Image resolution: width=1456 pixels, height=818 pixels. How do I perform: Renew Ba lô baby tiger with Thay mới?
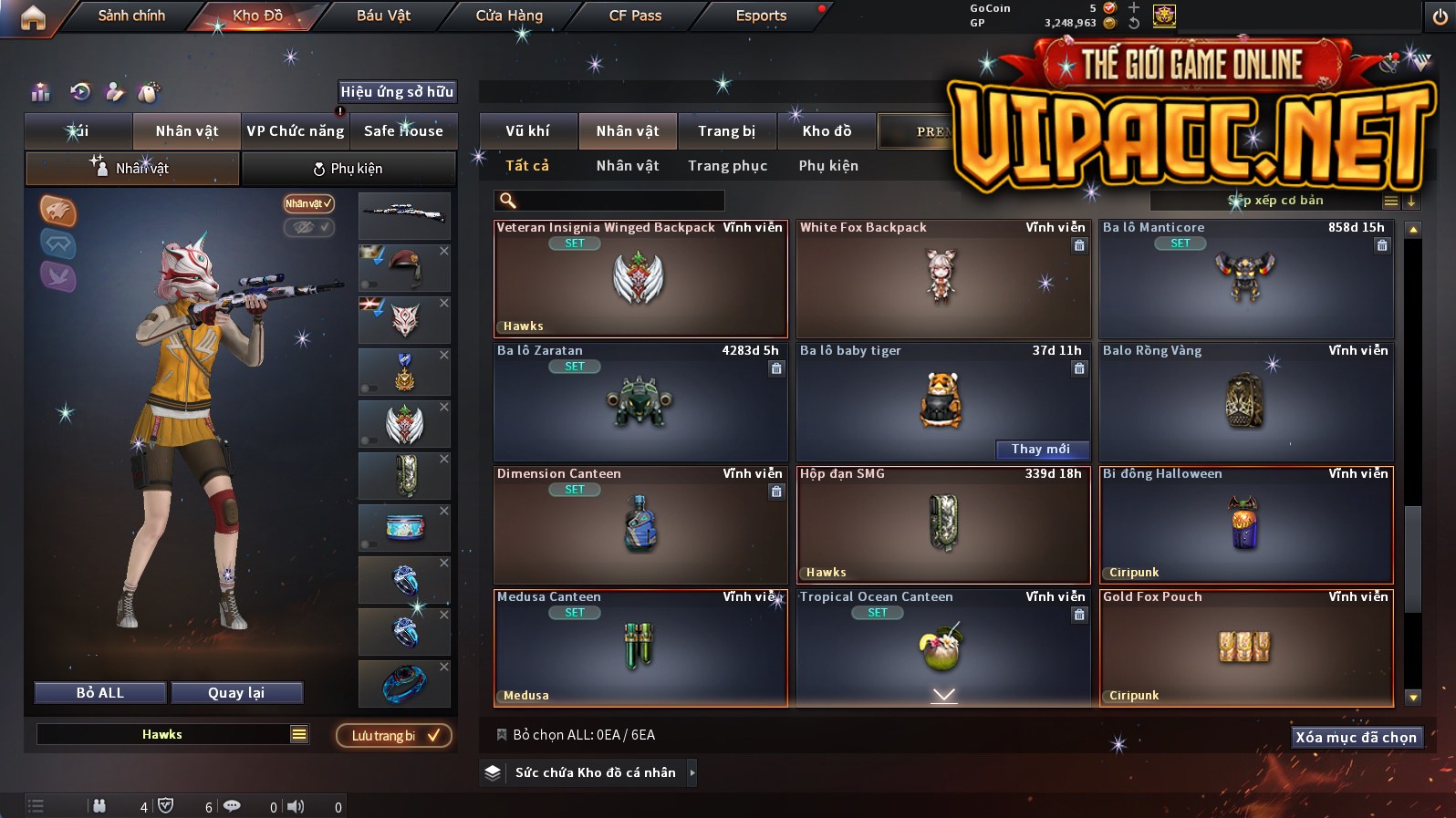[1041, 449]
